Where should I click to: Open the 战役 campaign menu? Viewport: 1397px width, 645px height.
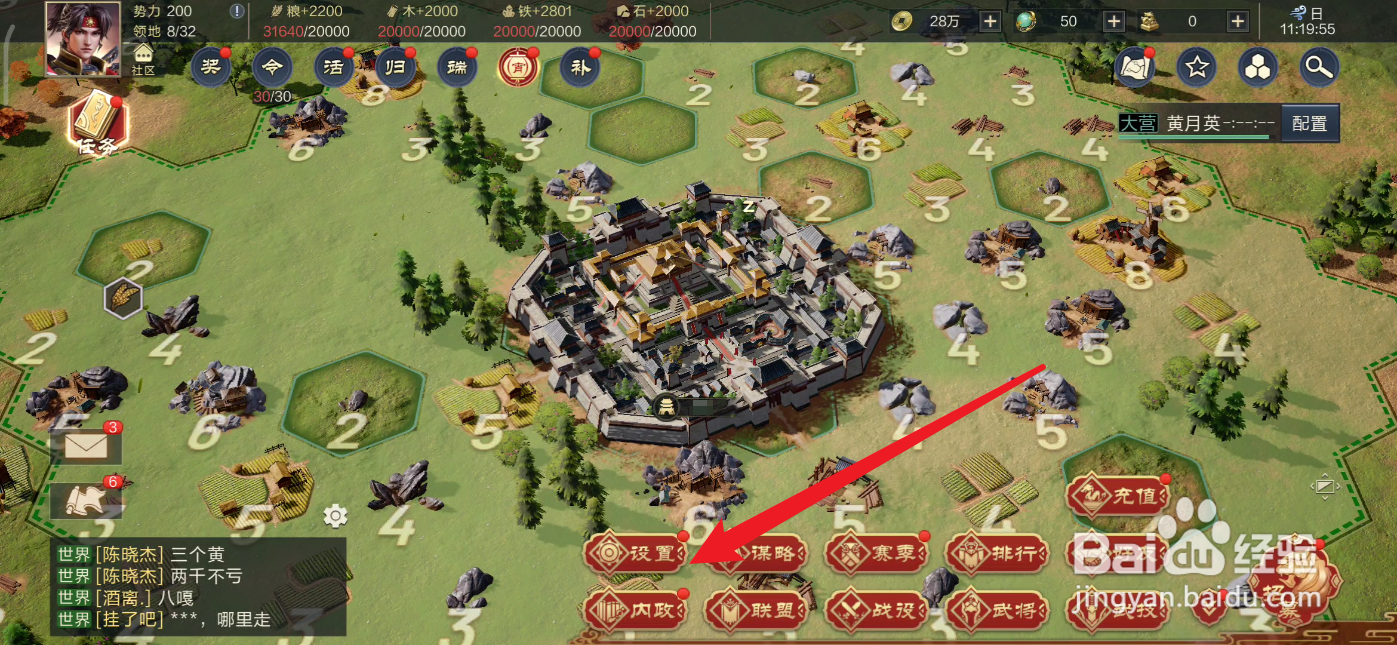(877, 609)
